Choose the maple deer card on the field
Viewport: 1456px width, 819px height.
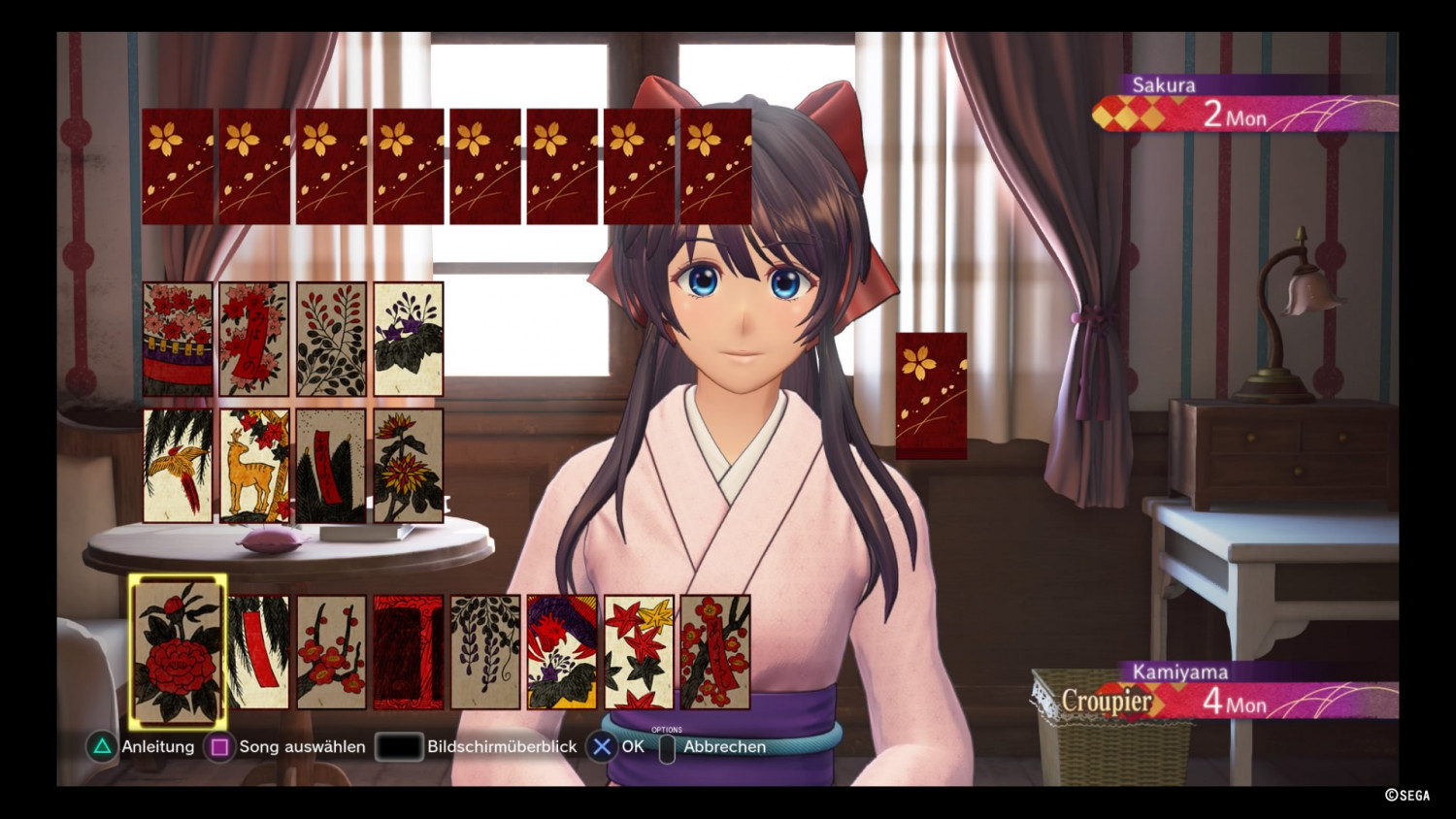coord(254,466)
